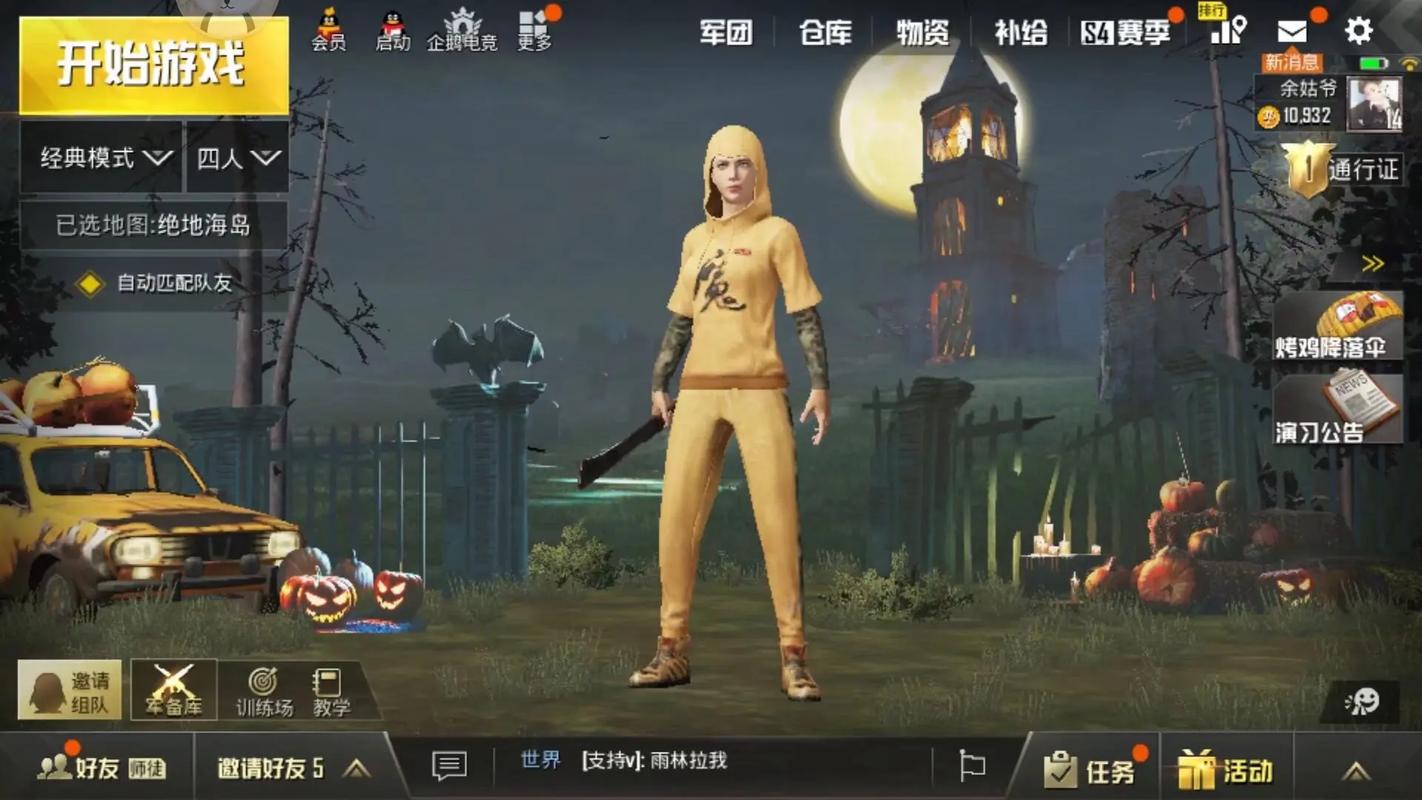
Task: Open the 补给 supply tab
Action: pos(1018,32)
